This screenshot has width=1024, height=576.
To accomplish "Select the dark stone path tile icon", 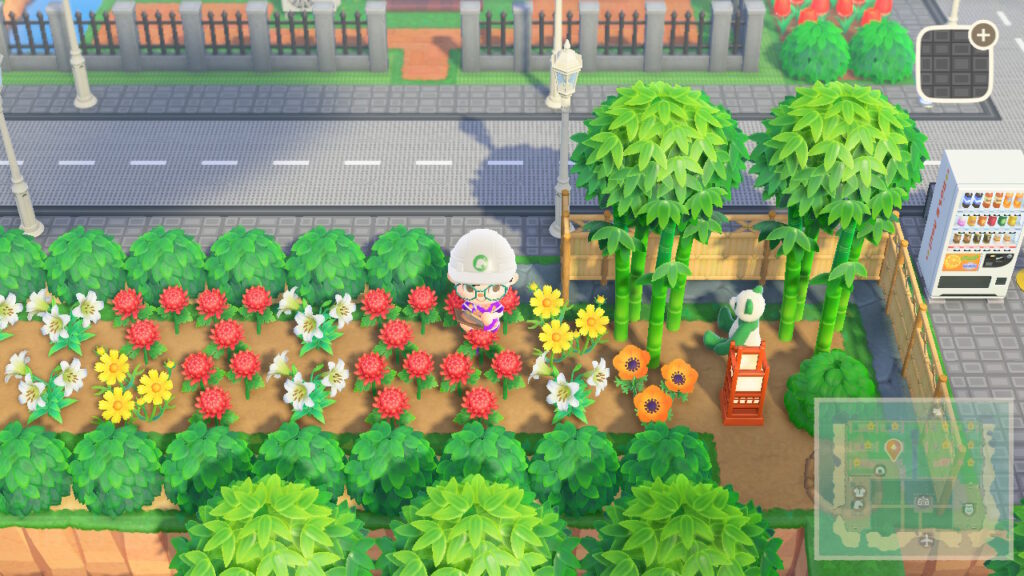I will click(953, 62).
